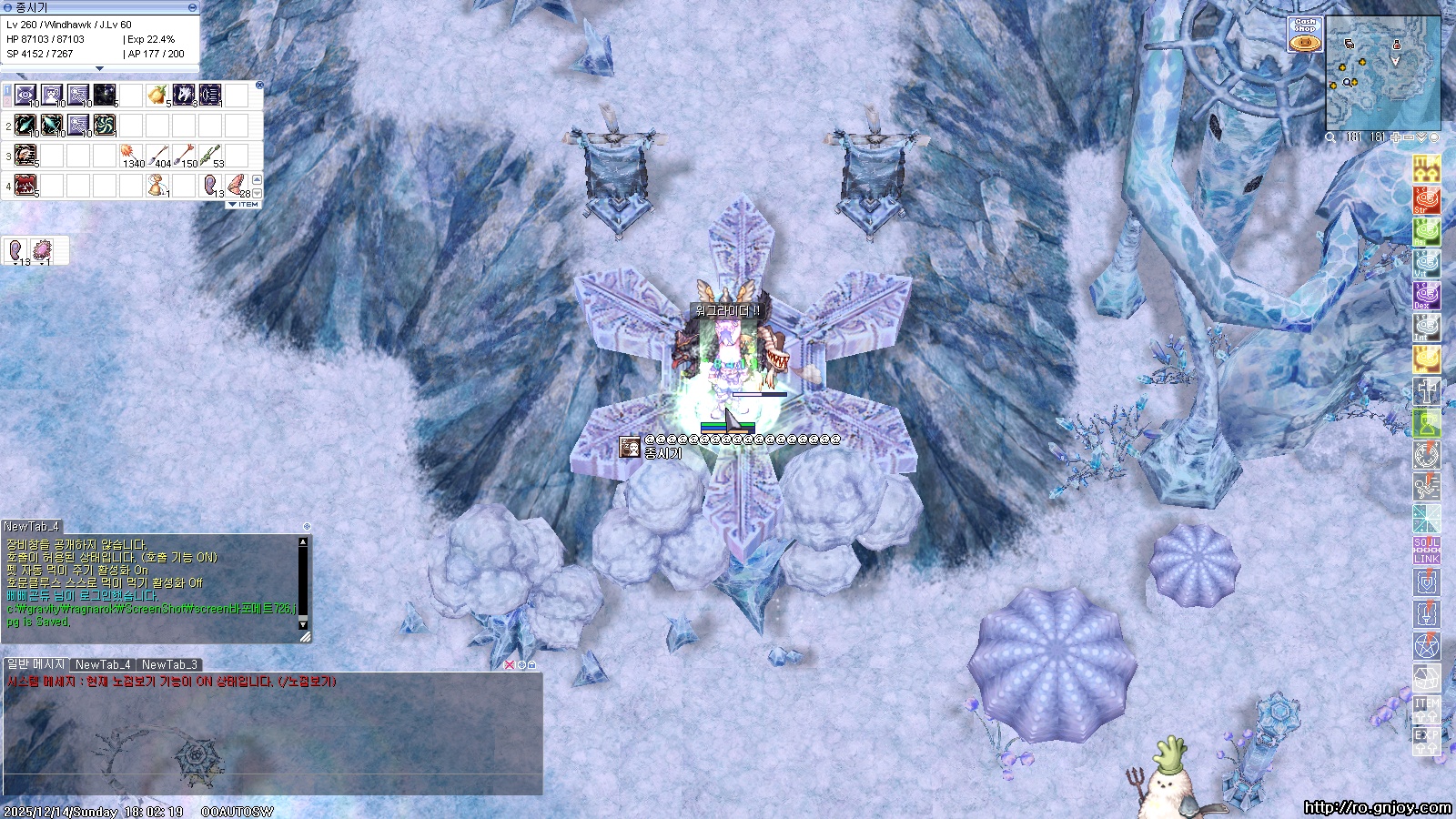This screenshot has width=1456, height=819.
Task: Click the minimap
Action: (x=1383, y=75)
